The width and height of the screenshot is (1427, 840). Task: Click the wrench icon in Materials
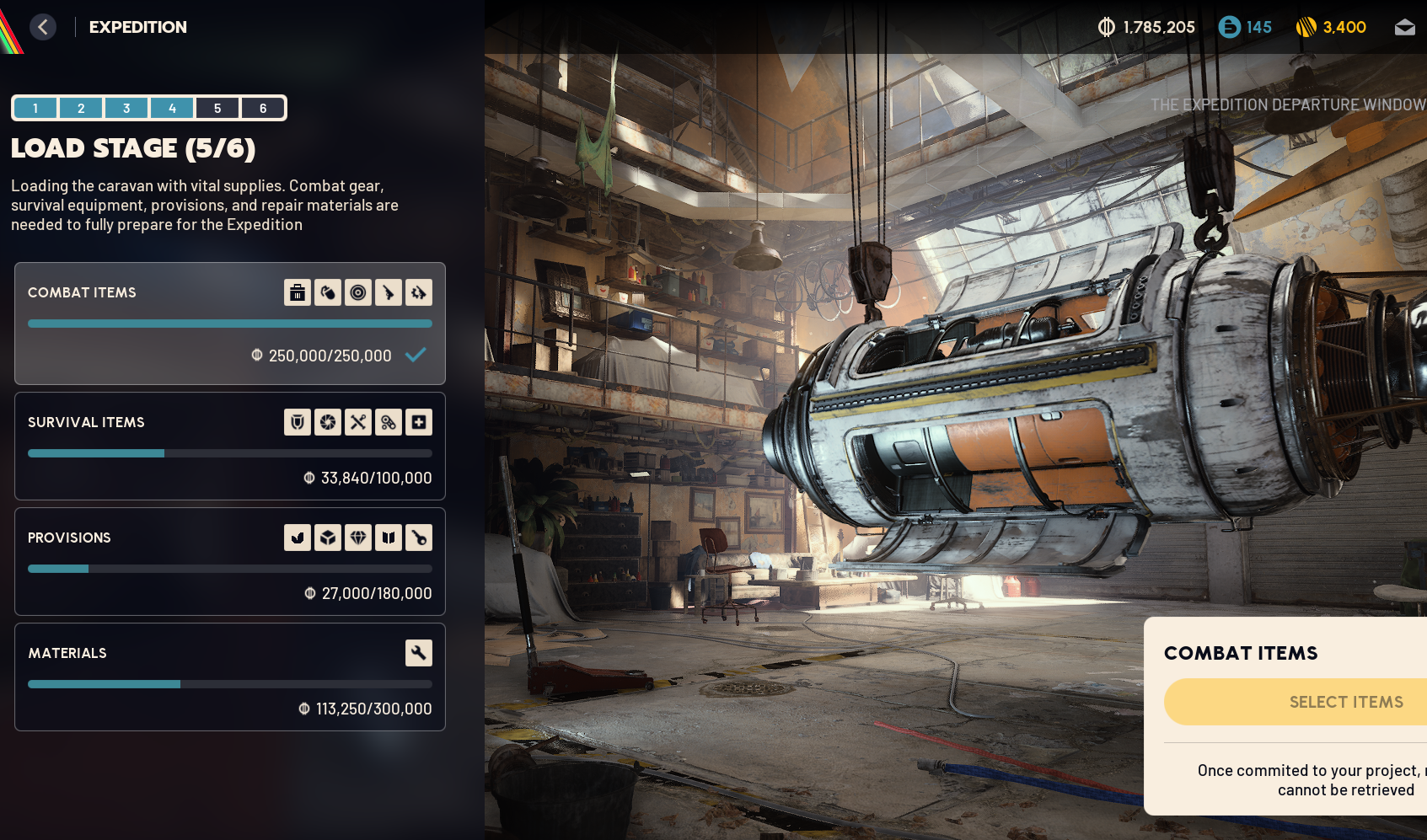pyautogui.click(x=419, y=653)
